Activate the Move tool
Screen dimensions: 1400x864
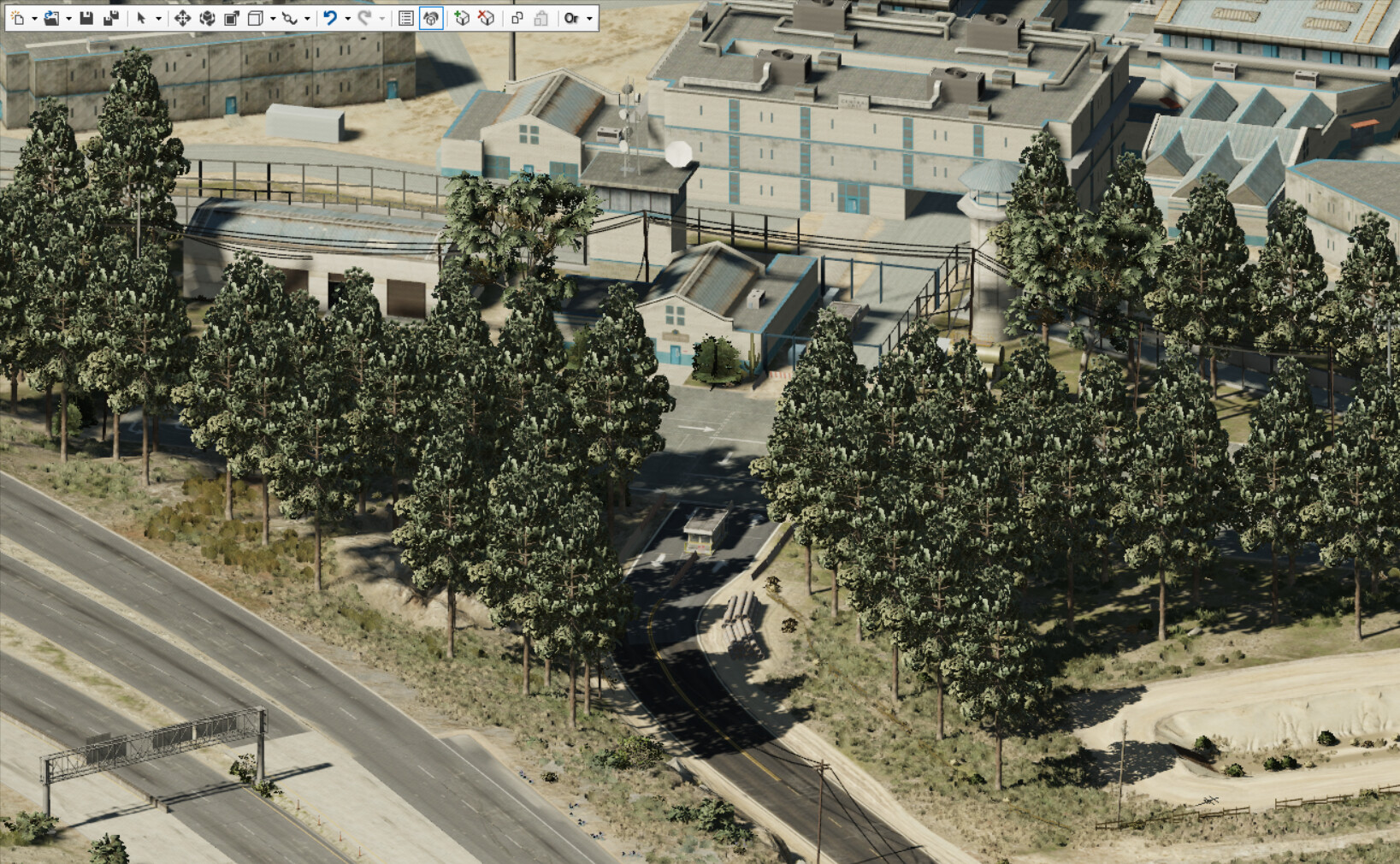point(184,17)
